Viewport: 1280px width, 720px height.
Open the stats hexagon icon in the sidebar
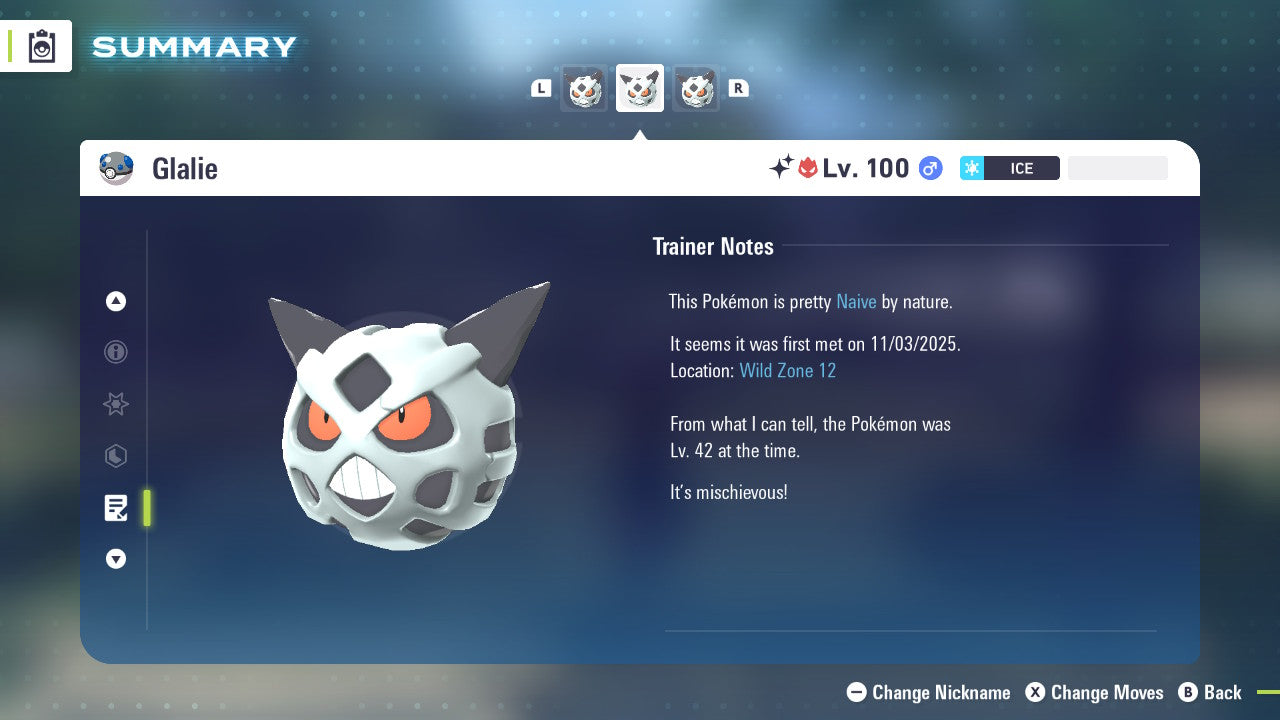115,456
